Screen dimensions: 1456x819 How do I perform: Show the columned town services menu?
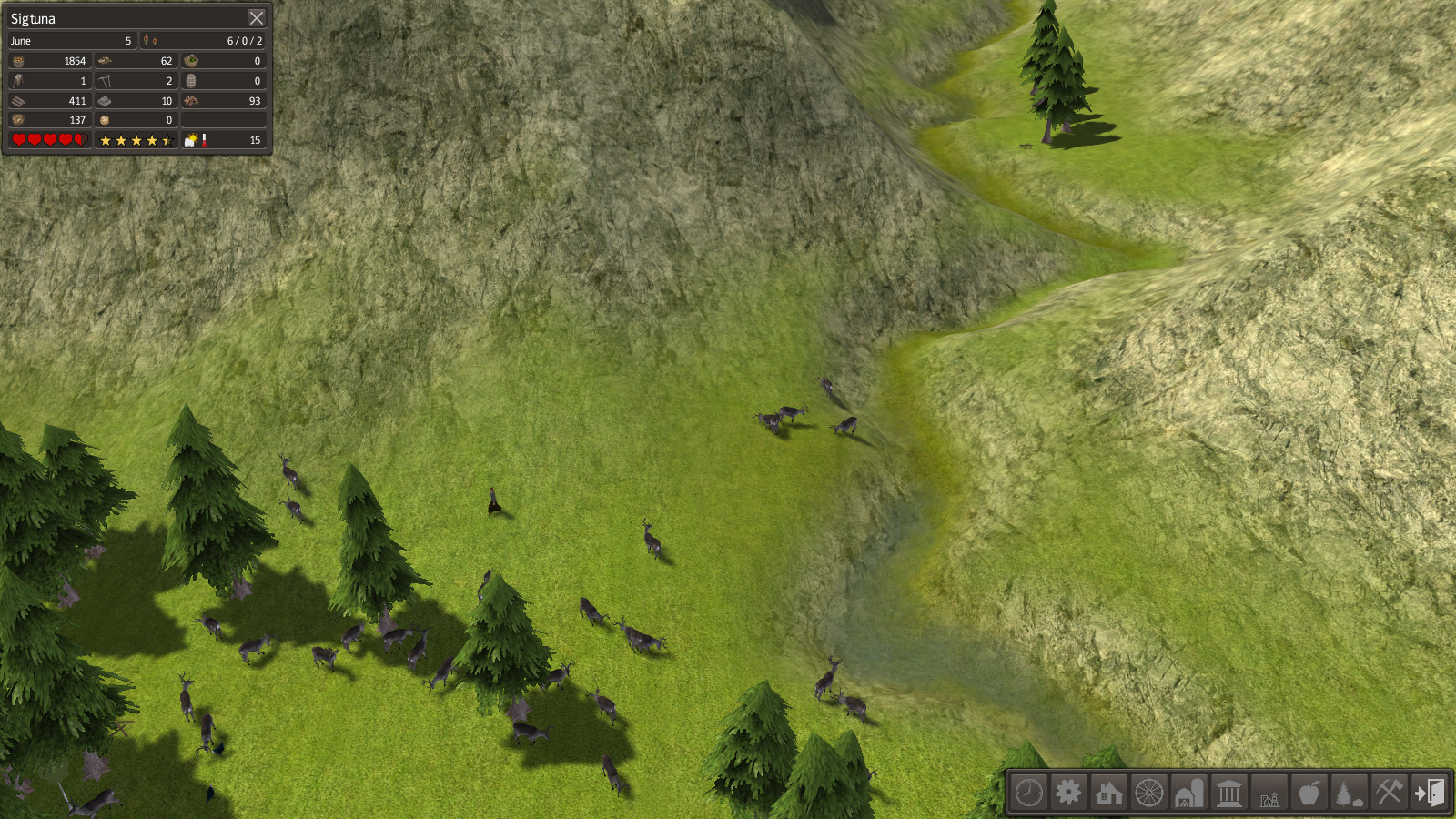click(1228, 793)
